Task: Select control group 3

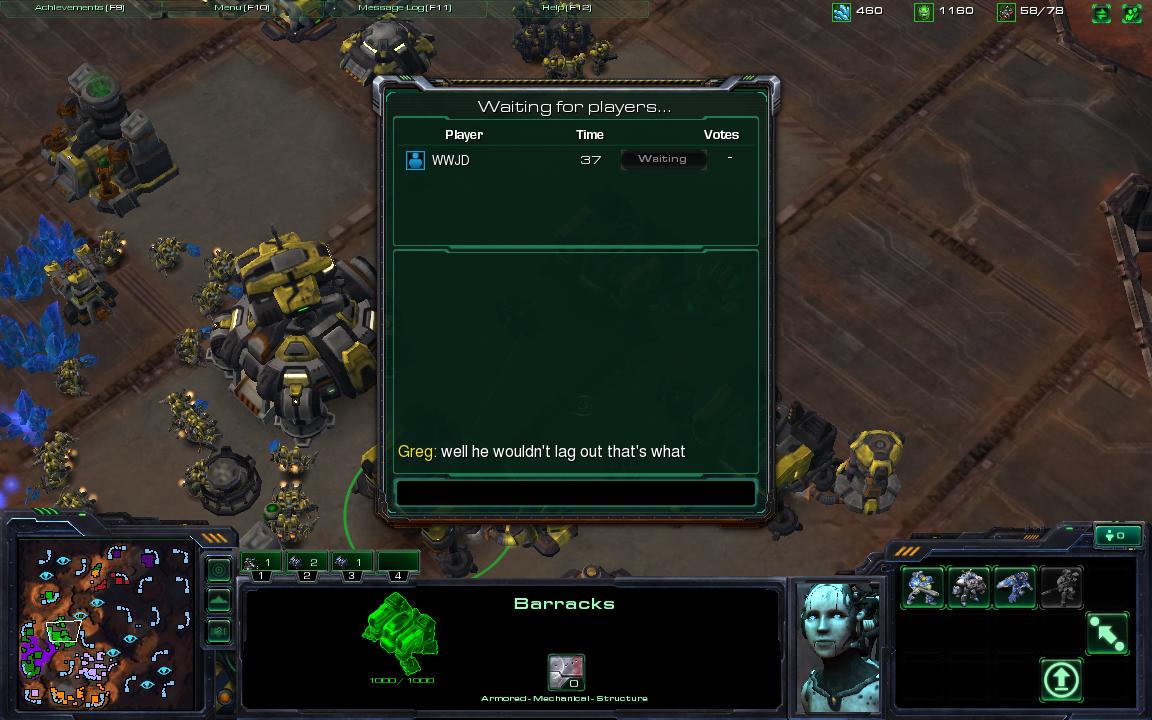Action: tap(351, 564)
